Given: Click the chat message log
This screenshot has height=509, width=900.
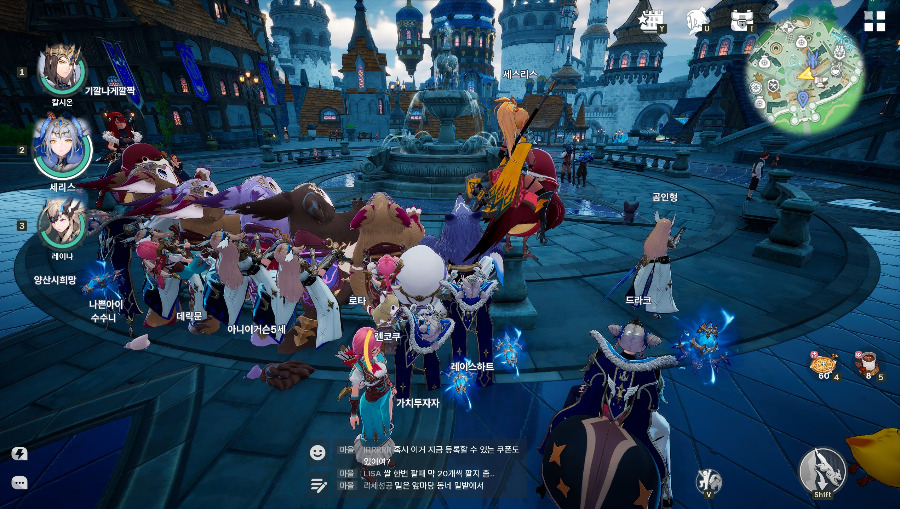Looking at the screenshot, I should 420,468.
